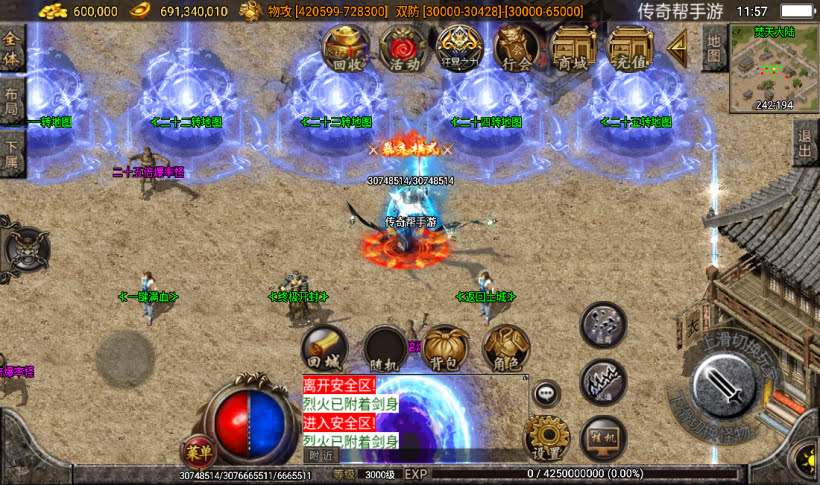Open the 回收 recycle menu
Image resolution: width=820 pixels, height=485 pixels.
point(346,48)
